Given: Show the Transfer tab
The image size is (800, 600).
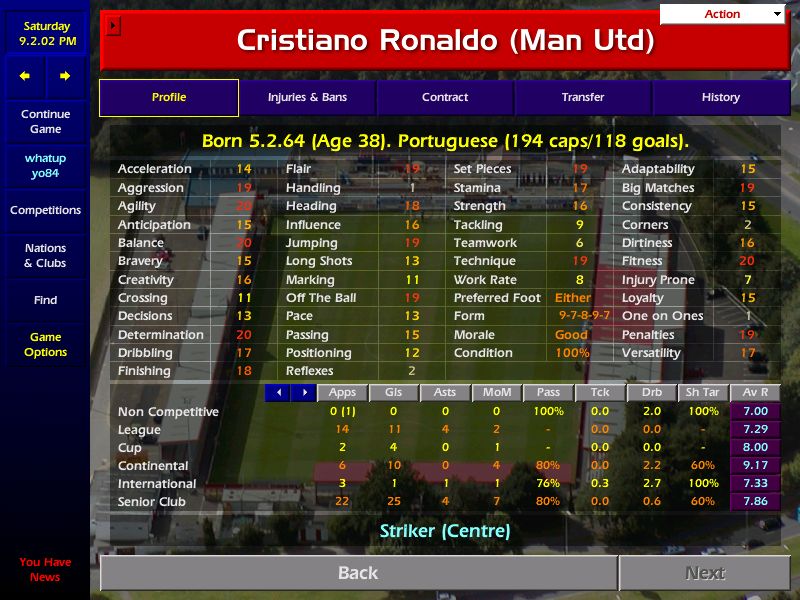Looking at the screenshot, I should tap(583, 98).
